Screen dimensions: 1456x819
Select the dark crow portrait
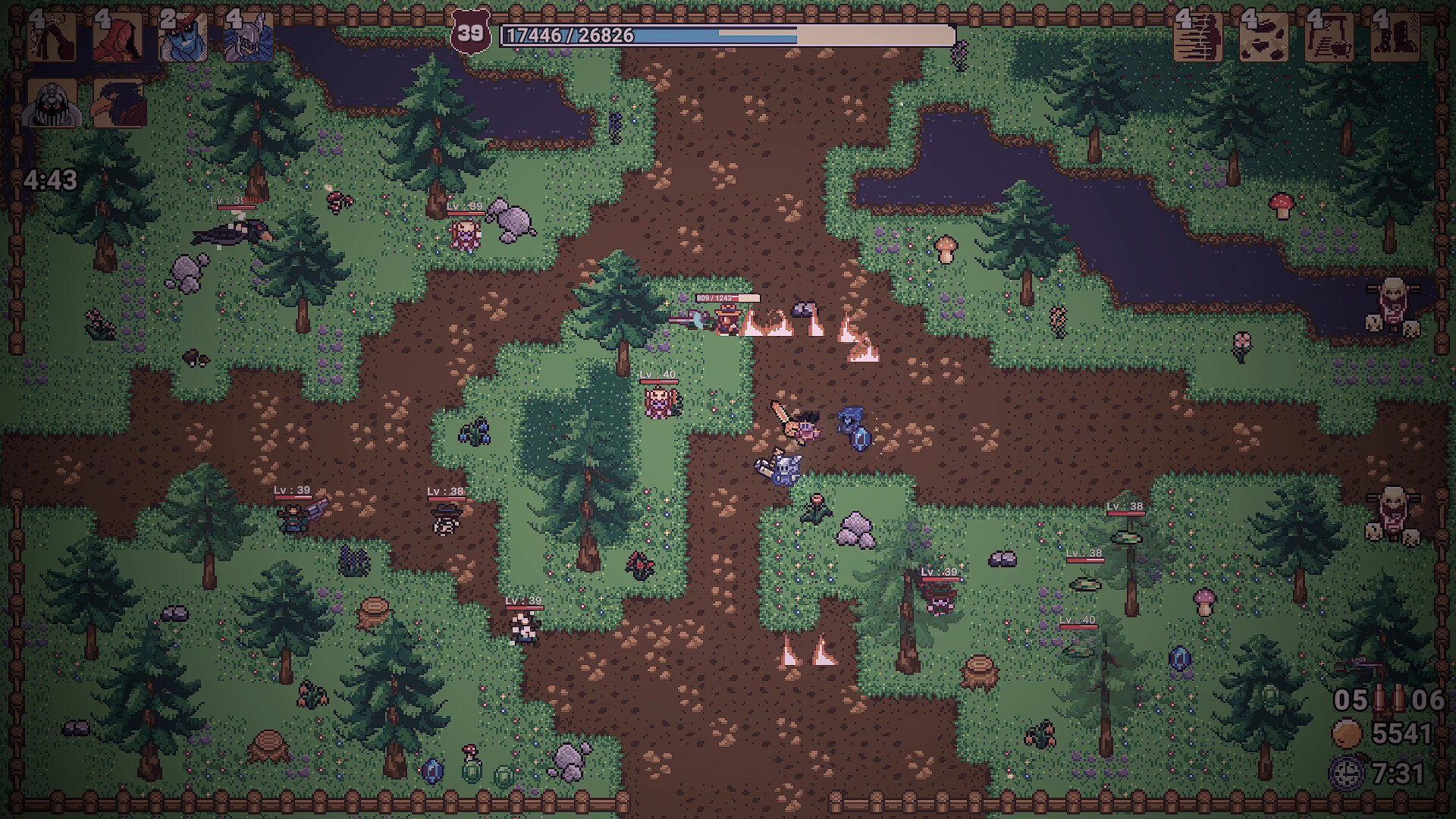(x=118, y=102)
